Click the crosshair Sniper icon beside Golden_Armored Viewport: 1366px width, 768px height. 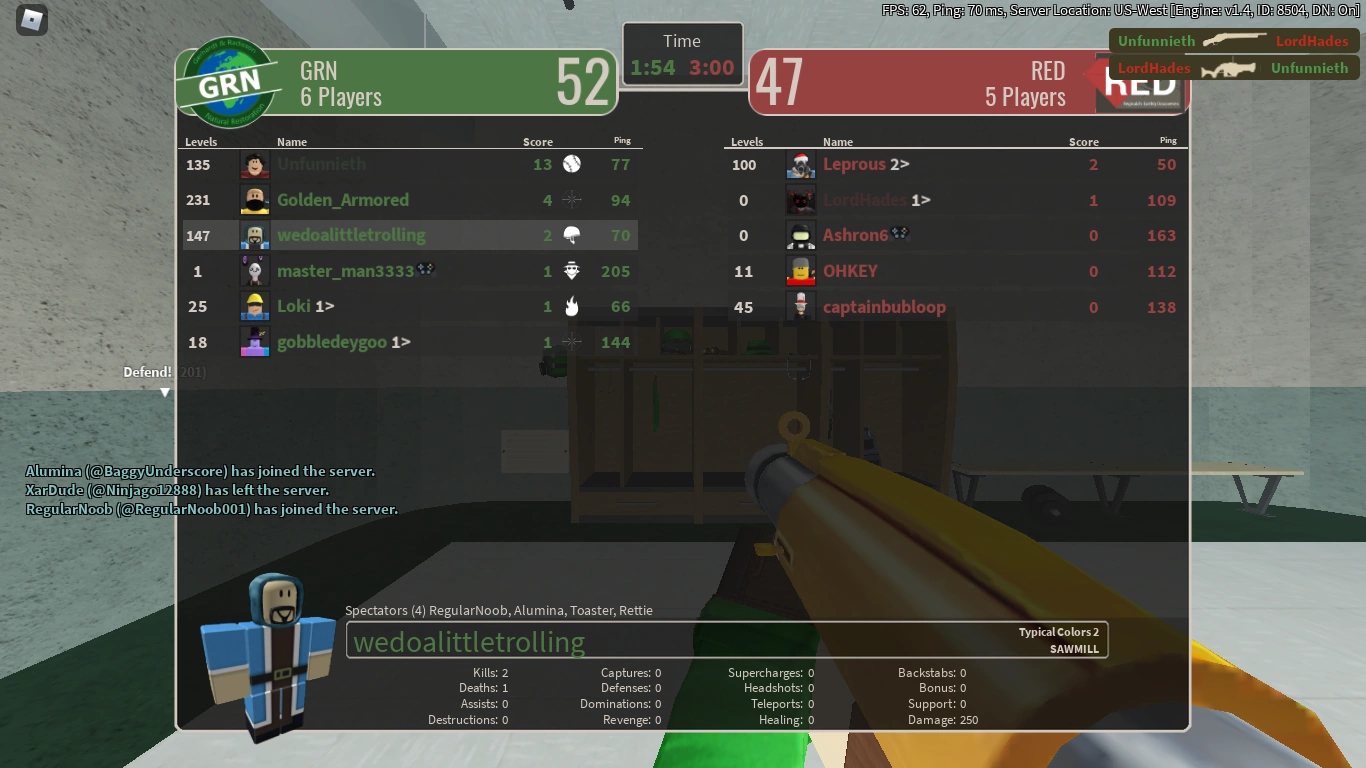[572, 199]
